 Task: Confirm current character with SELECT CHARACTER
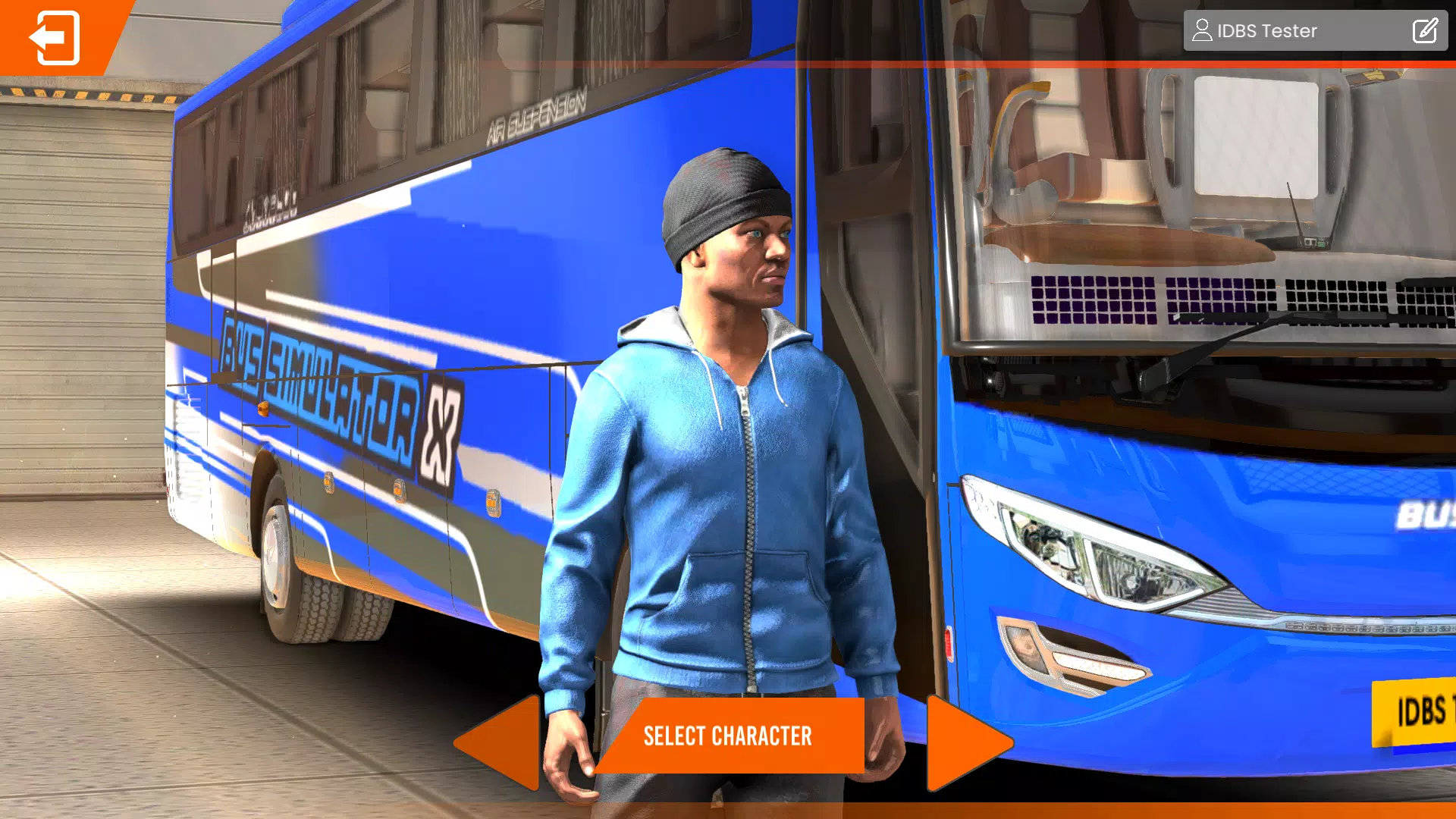coord(727,735)
